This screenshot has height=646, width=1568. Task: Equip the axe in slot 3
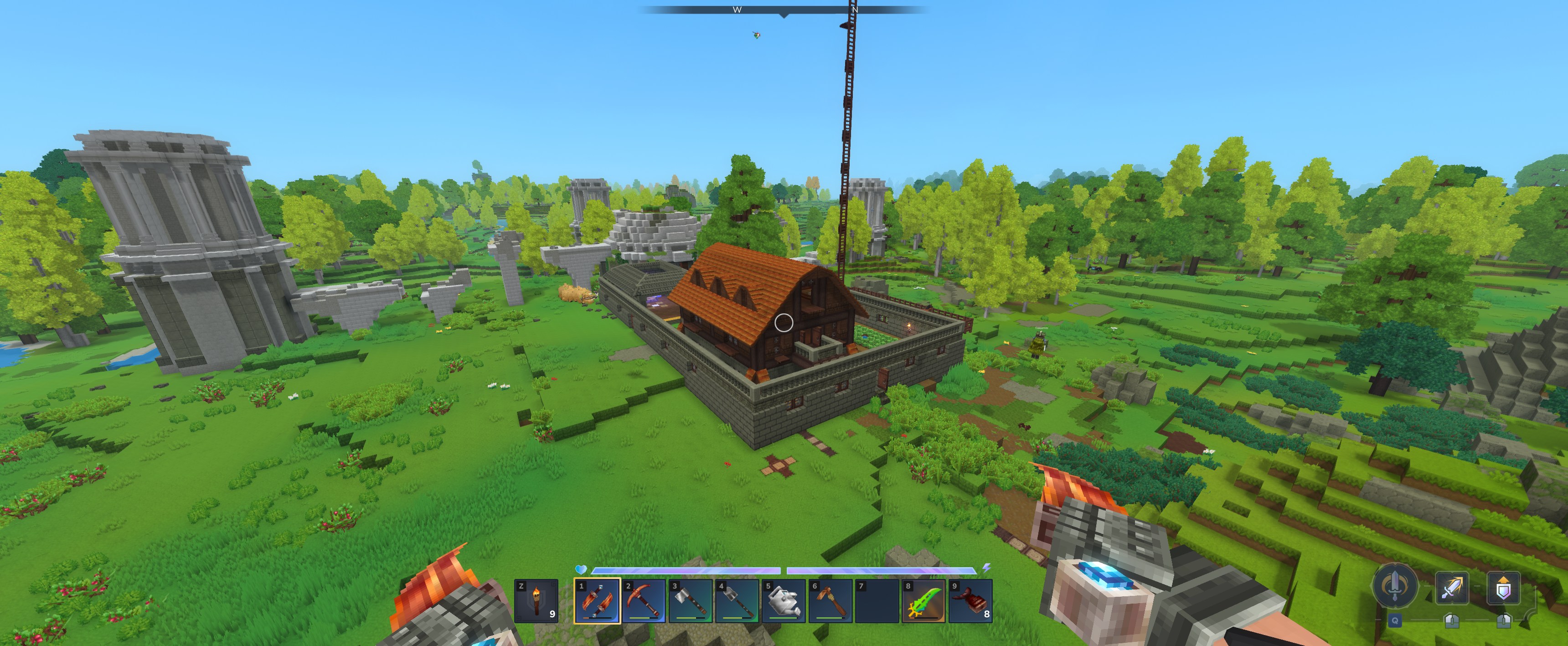click(x=691, y=601)
